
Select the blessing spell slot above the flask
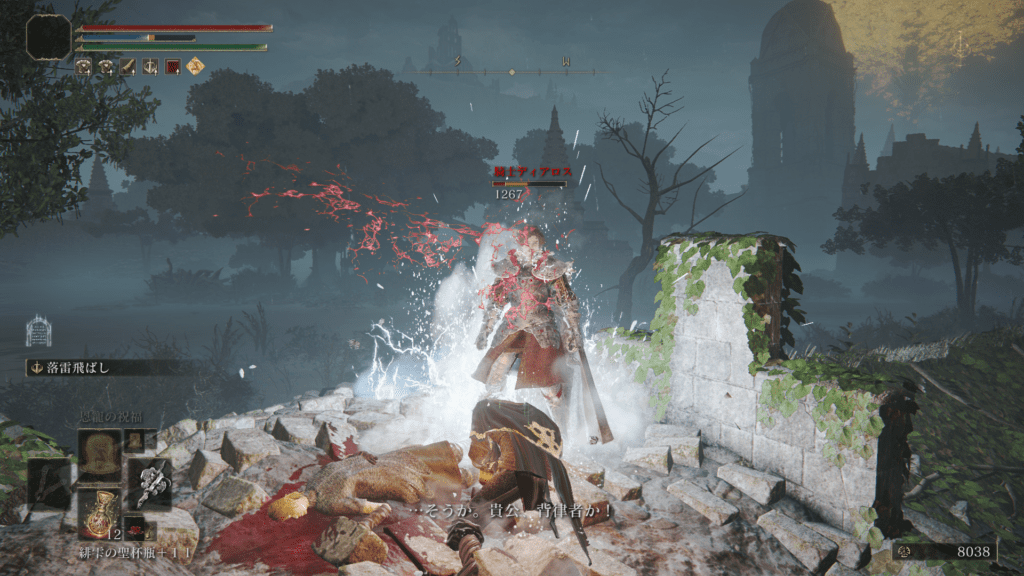point(99,455)
